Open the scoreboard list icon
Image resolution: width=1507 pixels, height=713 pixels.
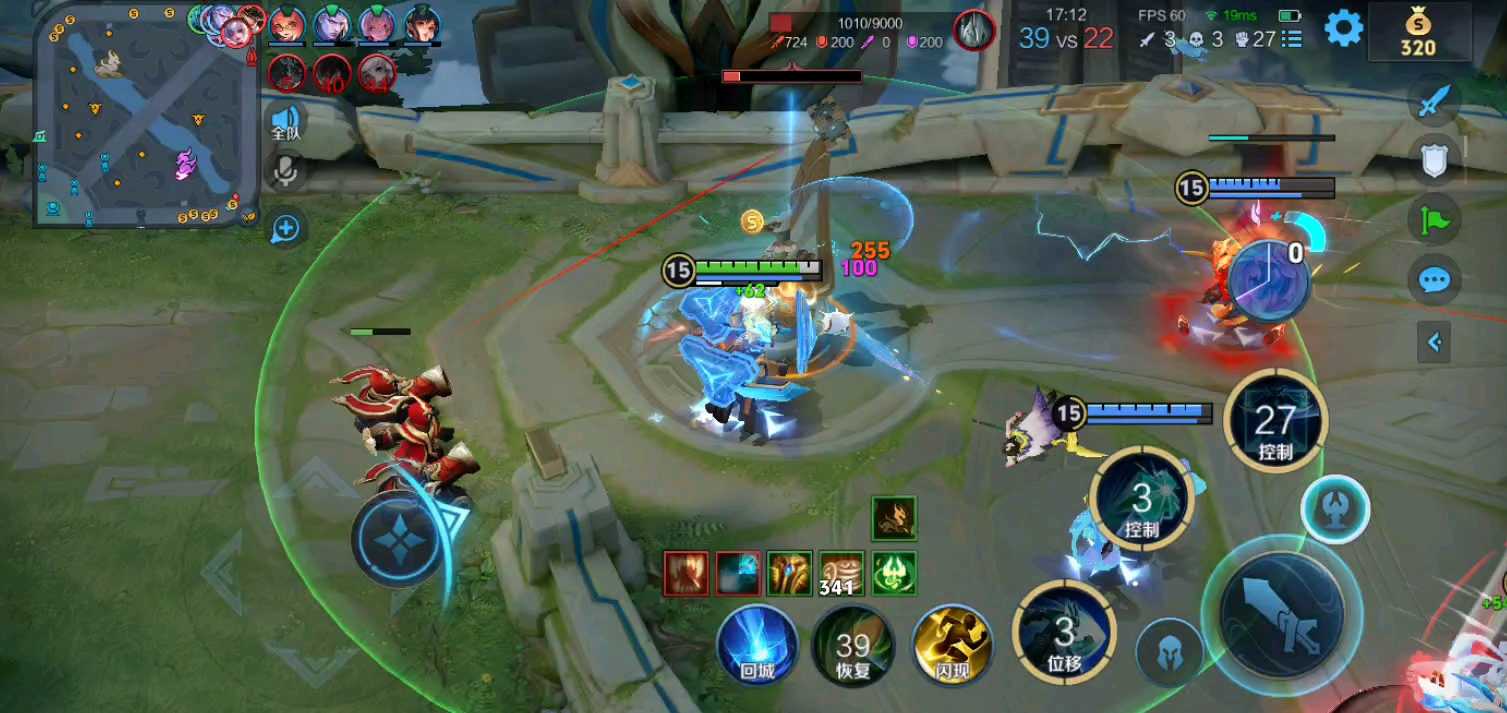[1292, 39]
